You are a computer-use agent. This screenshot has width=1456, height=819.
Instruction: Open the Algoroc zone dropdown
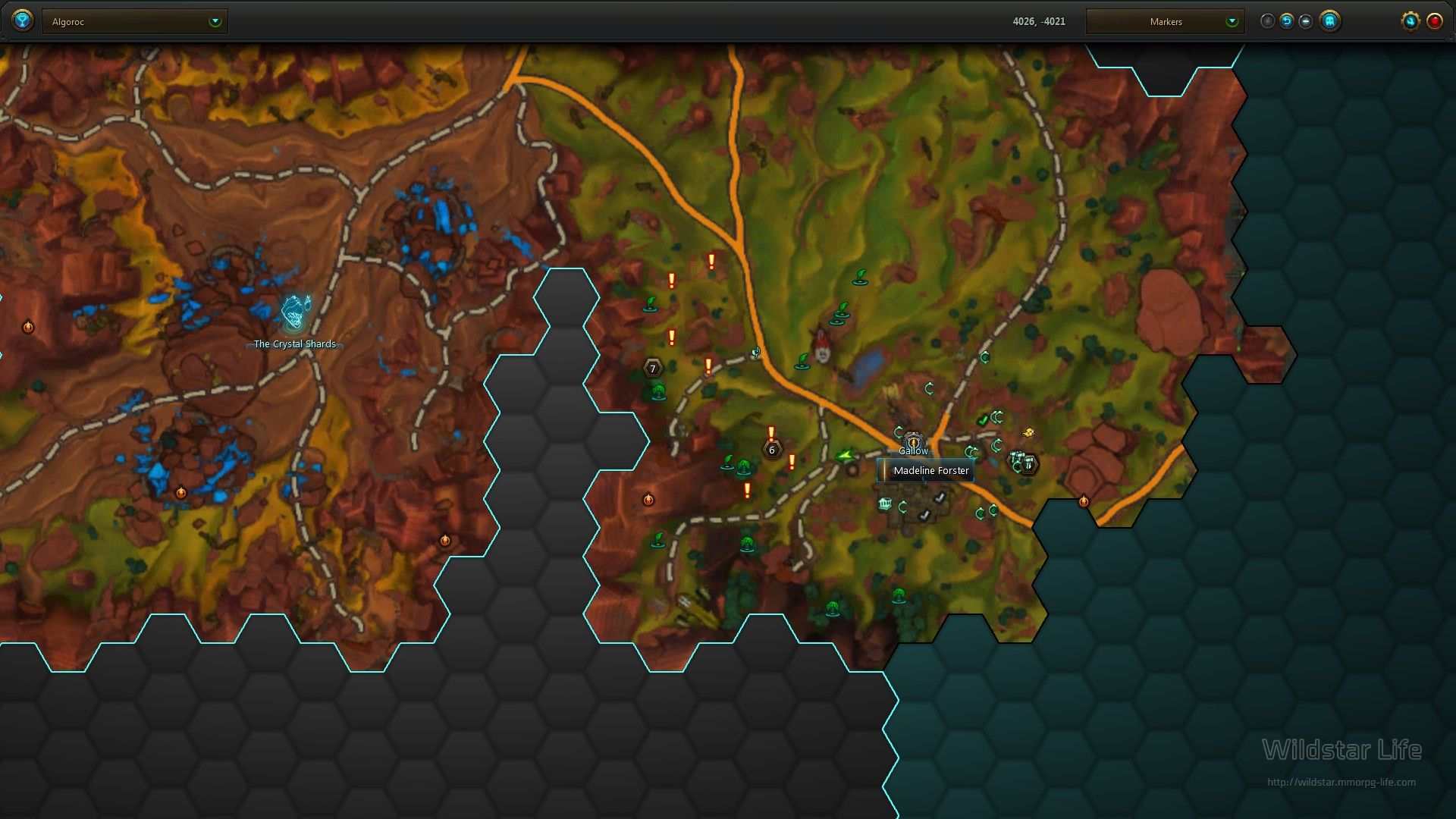coord(136,22)
